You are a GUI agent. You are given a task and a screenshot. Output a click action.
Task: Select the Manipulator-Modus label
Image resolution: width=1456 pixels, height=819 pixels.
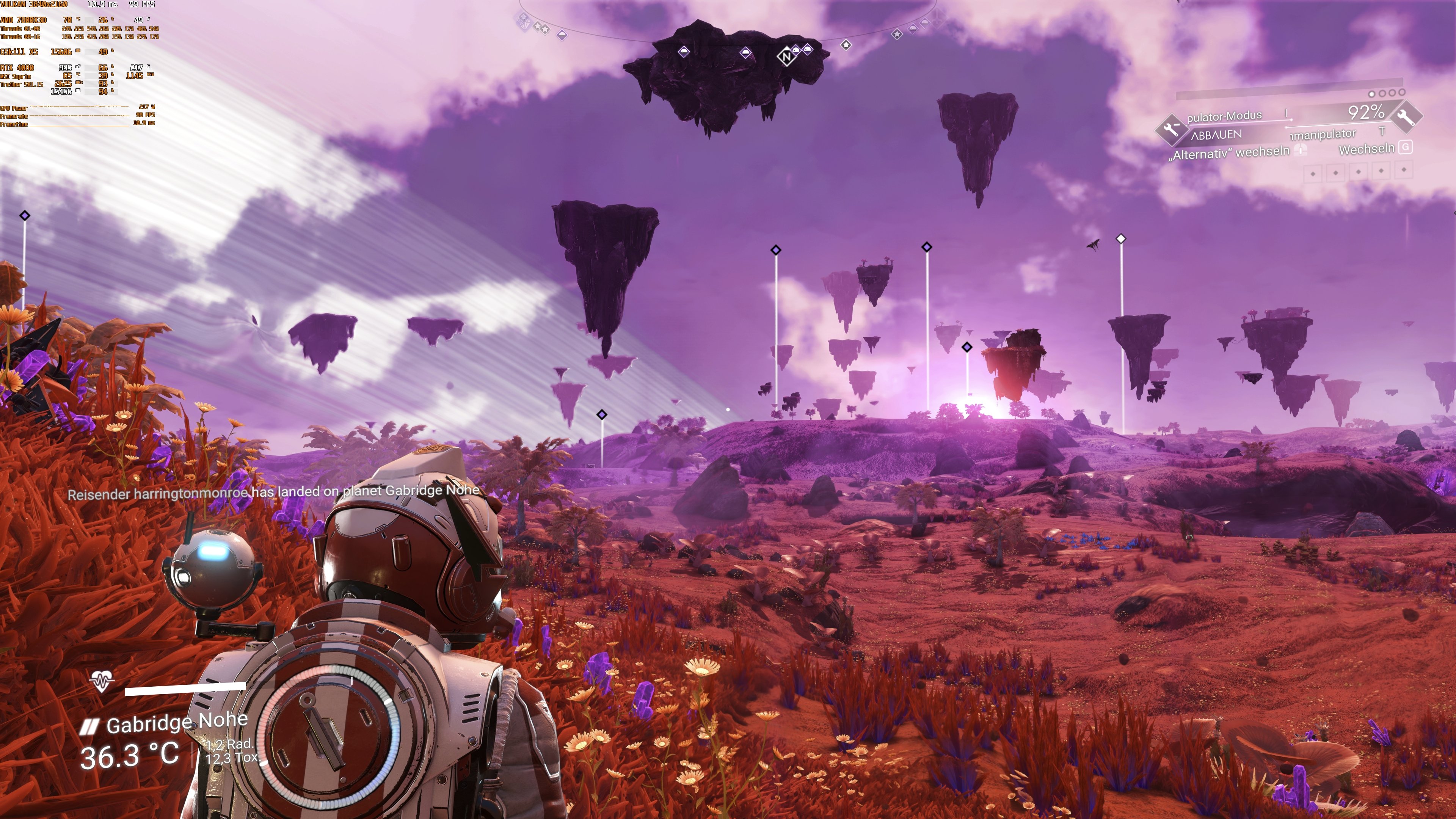(1224, 116)
